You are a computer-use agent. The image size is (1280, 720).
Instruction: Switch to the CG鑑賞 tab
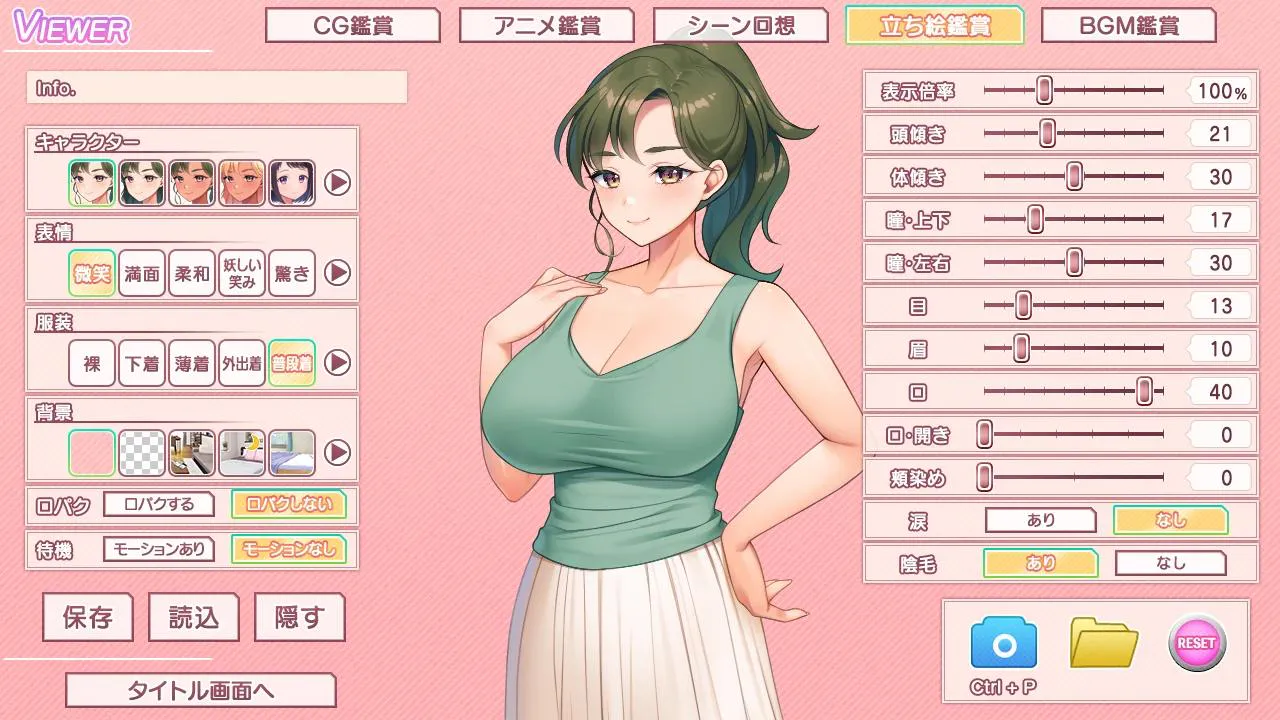point(352,26)
